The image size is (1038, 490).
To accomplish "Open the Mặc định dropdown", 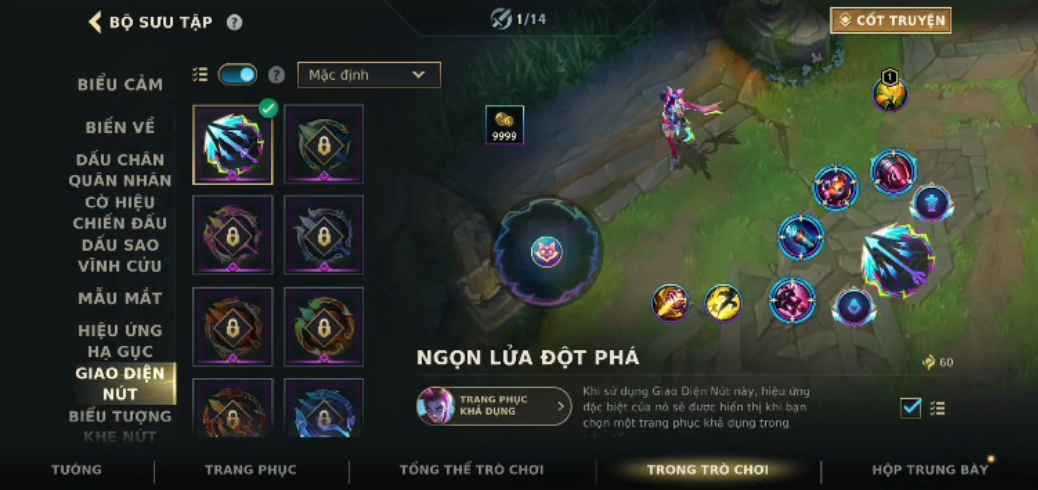I will pos(368,75).
